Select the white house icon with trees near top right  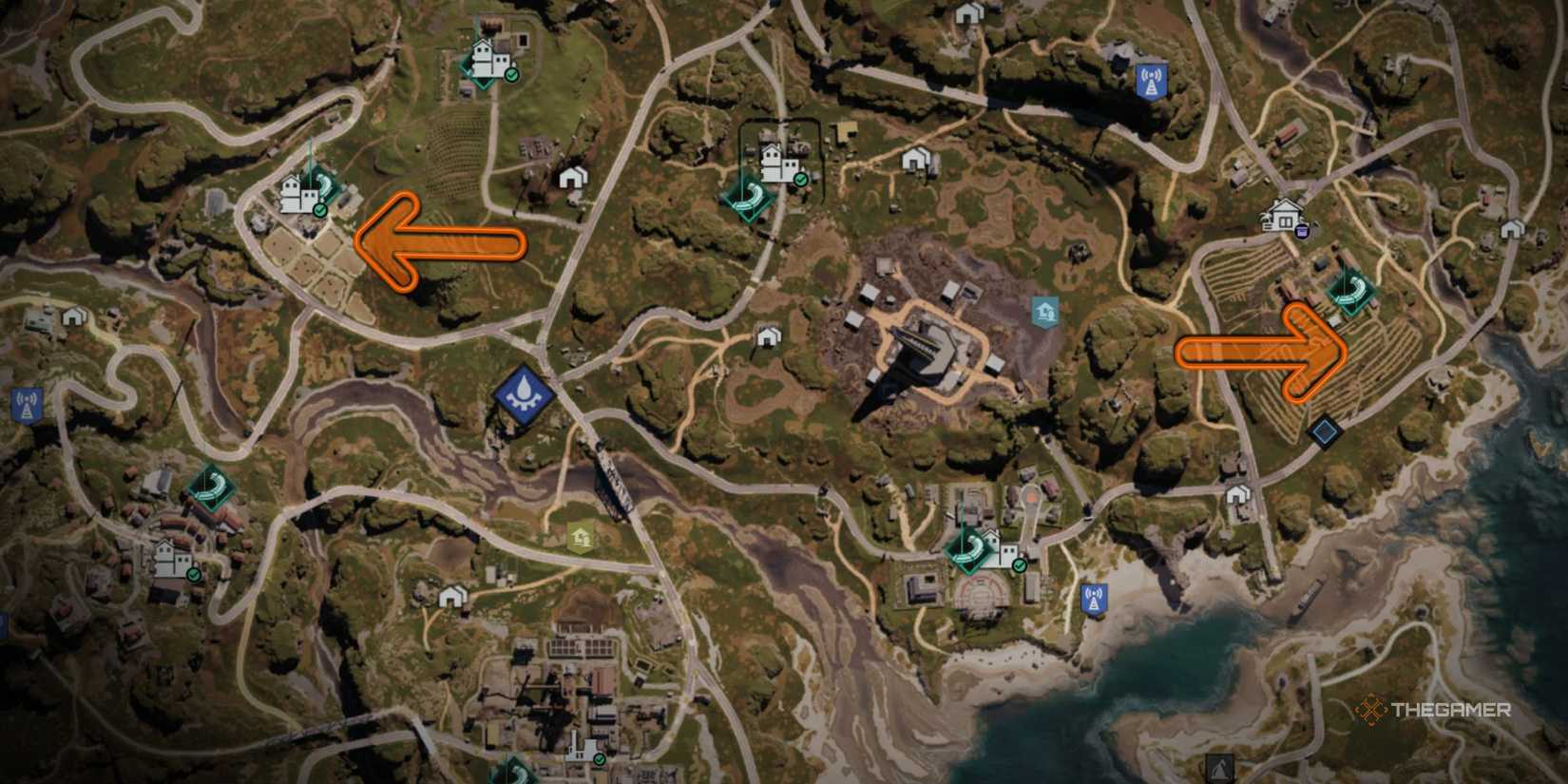[1283, 213]
